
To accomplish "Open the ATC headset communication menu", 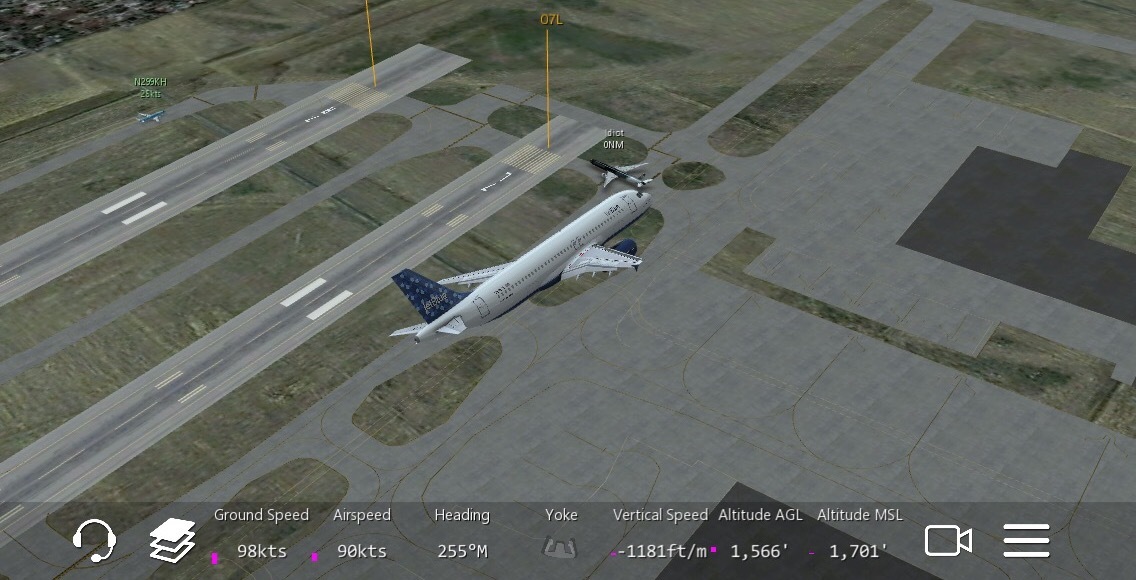I will point(94,541).
